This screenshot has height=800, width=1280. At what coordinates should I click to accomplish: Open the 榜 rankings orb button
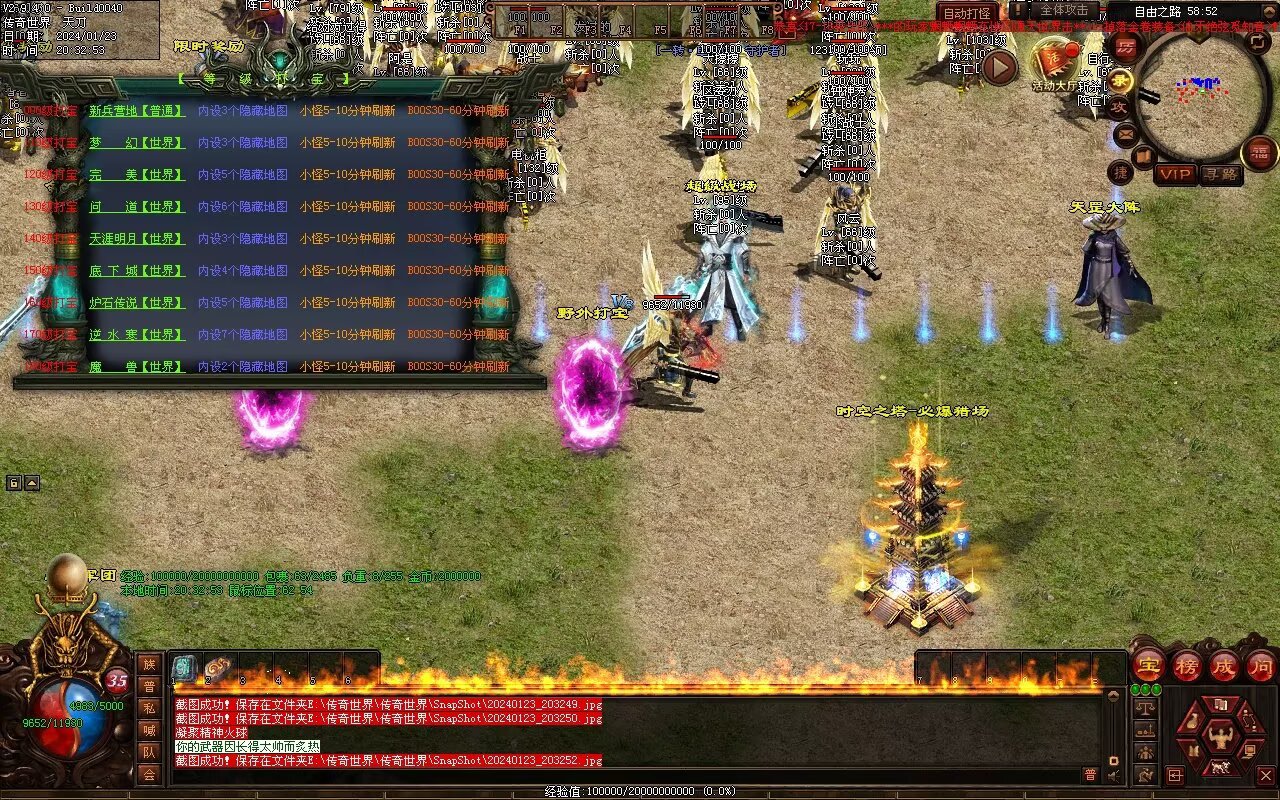click(x=1187, y=665)
